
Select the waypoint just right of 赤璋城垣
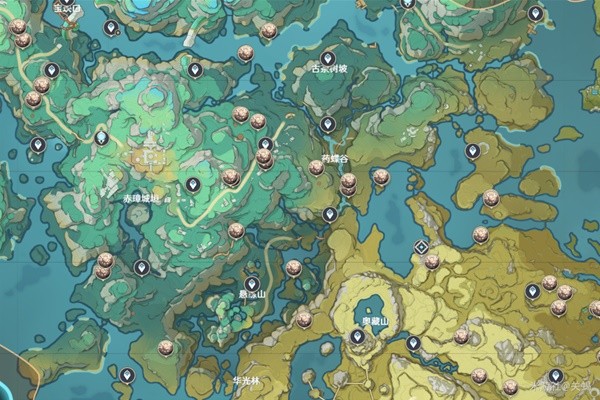(192, 185)
